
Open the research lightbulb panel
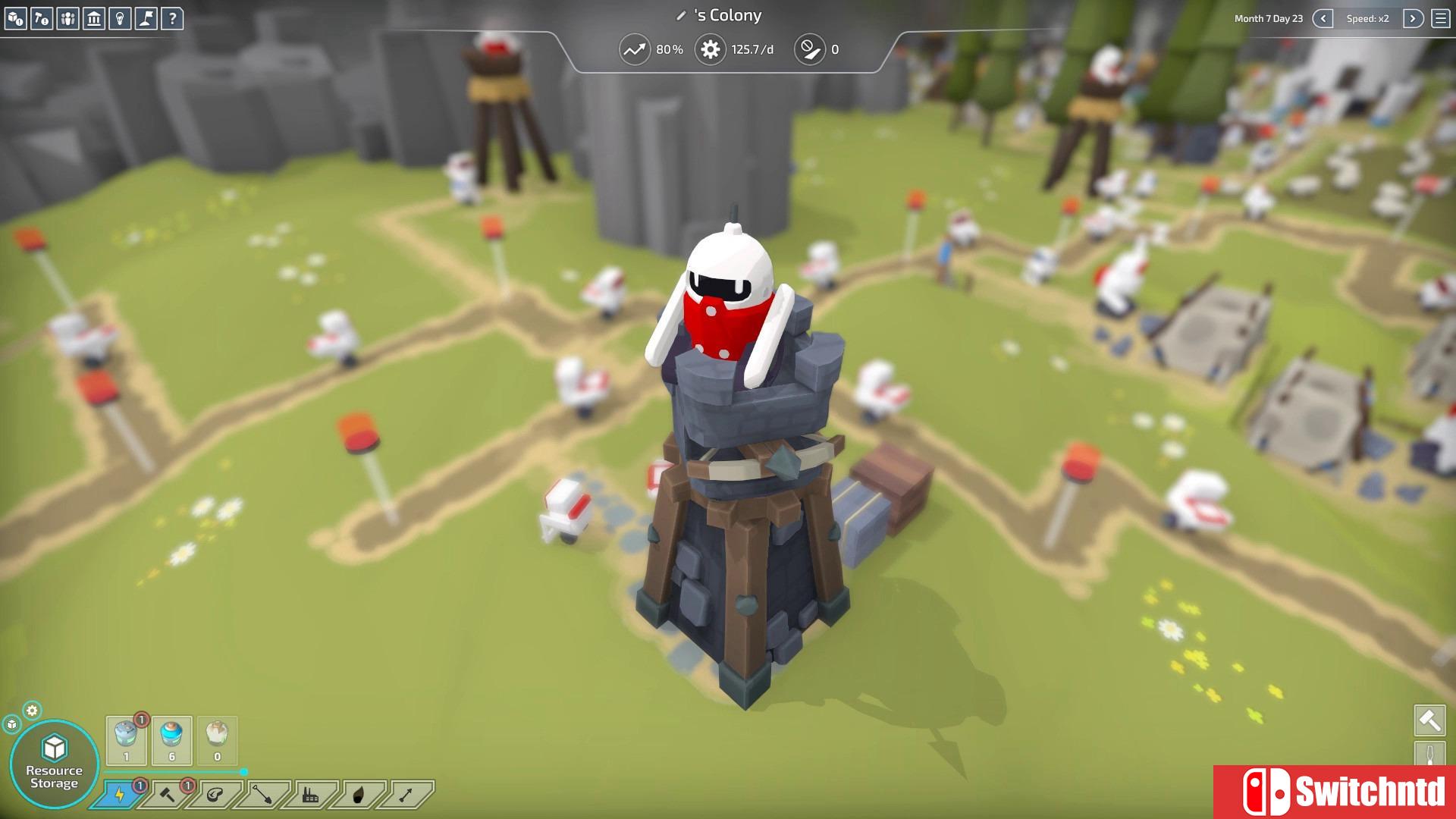coord(120,16)
